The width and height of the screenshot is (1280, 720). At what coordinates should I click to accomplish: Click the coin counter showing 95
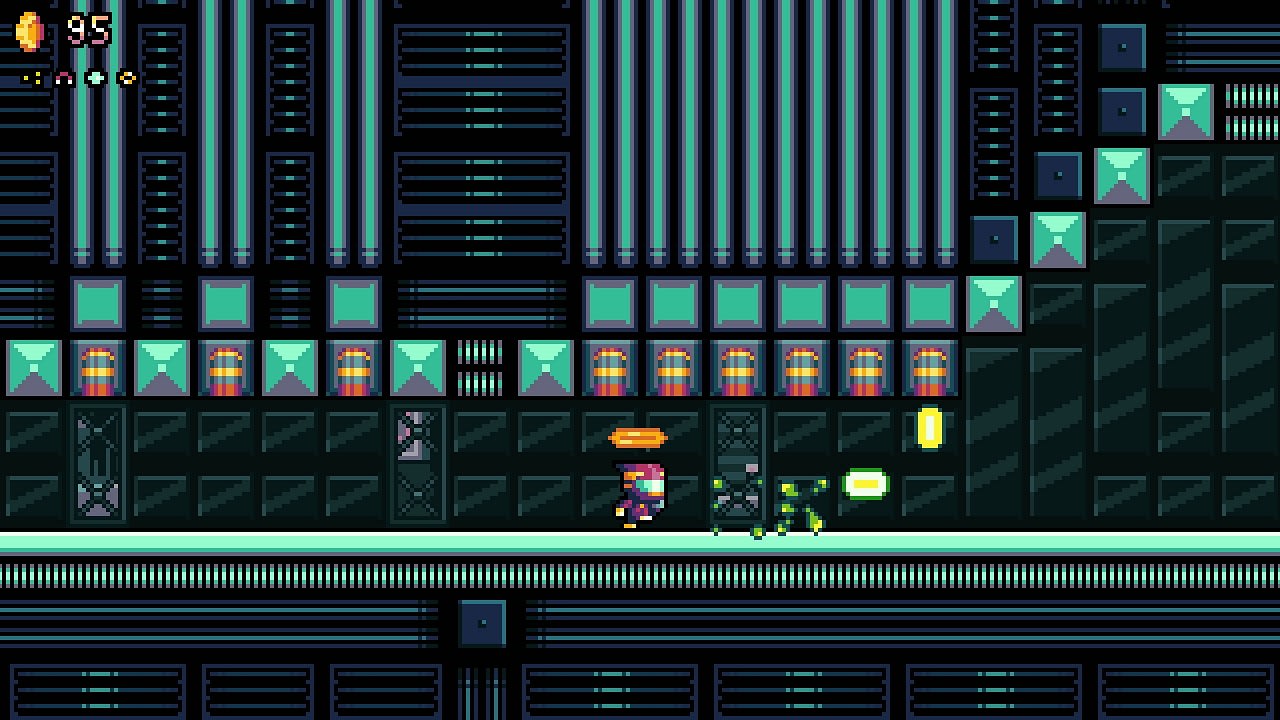pyautogui.click(x=90, y=28)
